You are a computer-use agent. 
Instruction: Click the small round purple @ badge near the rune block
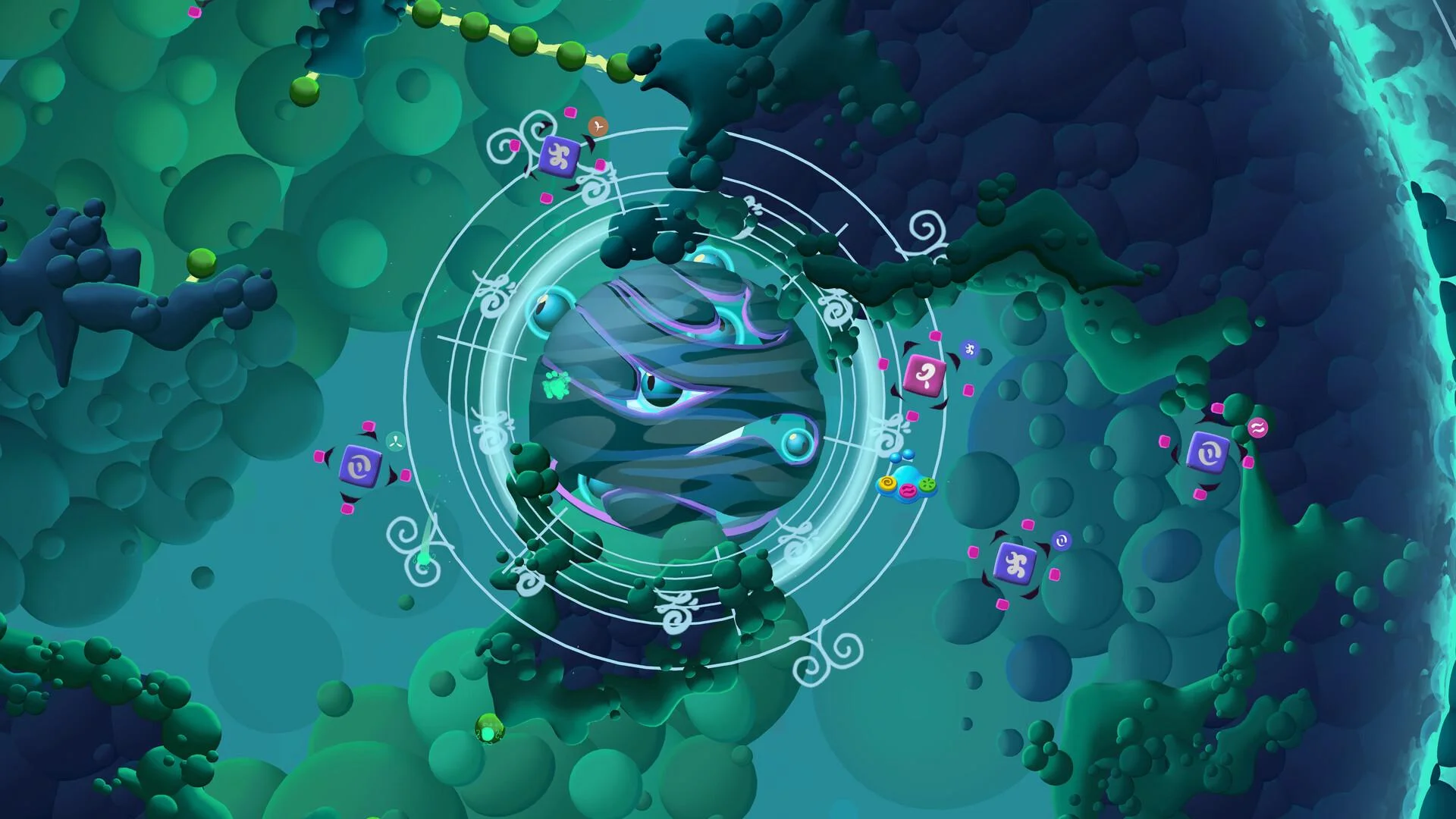click(x=1062, y=540)
